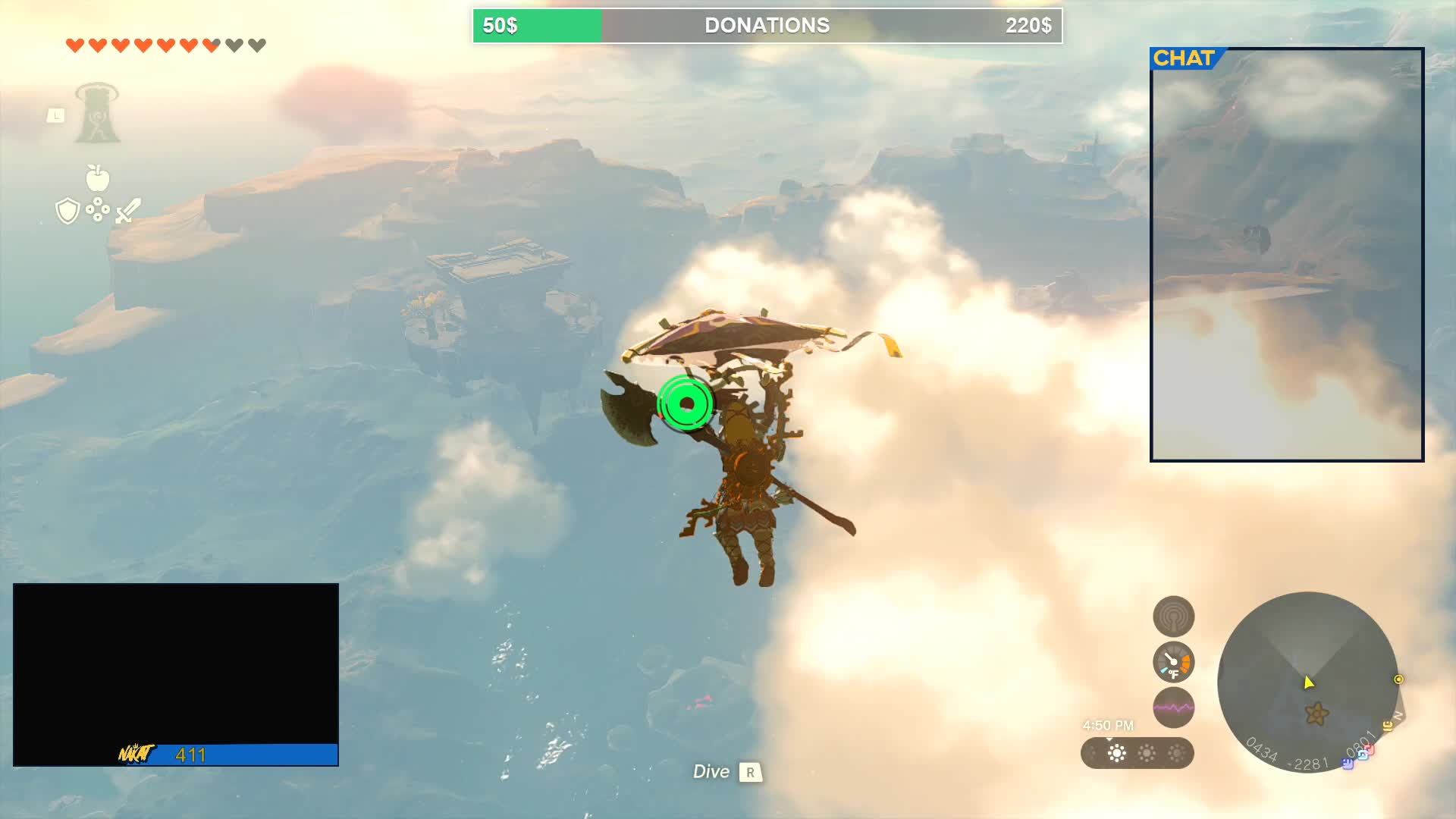Activate the sensor signal icon

click(1173, 617)
